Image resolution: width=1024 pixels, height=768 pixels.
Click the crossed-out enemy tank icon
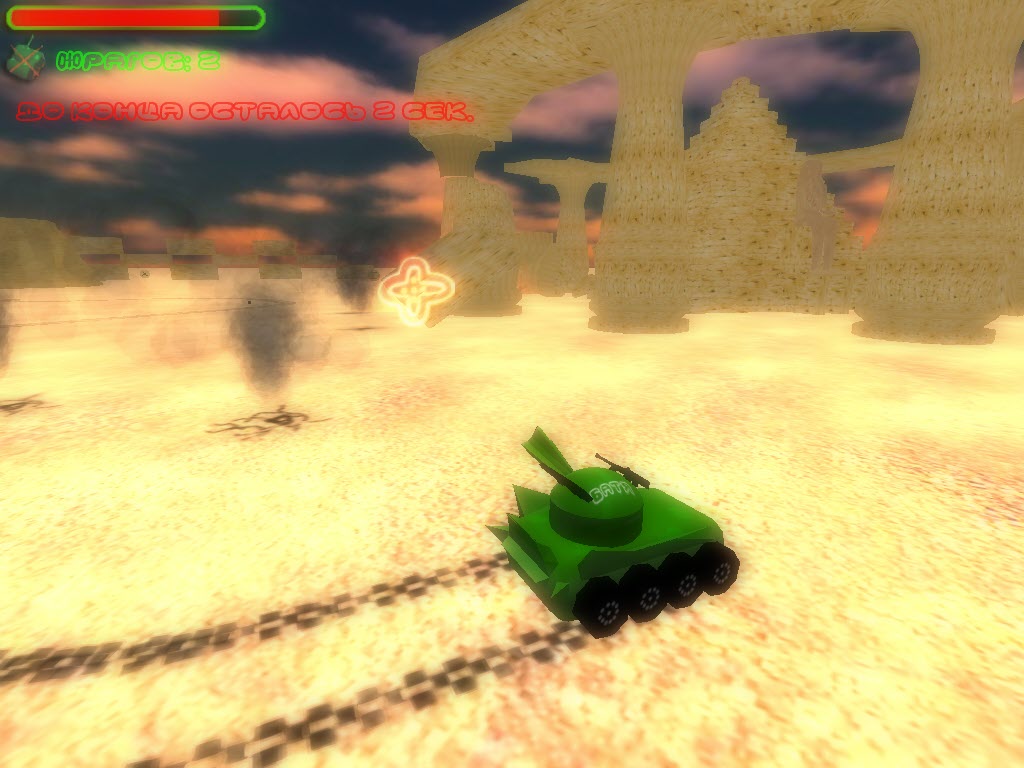tap(26, 60)
